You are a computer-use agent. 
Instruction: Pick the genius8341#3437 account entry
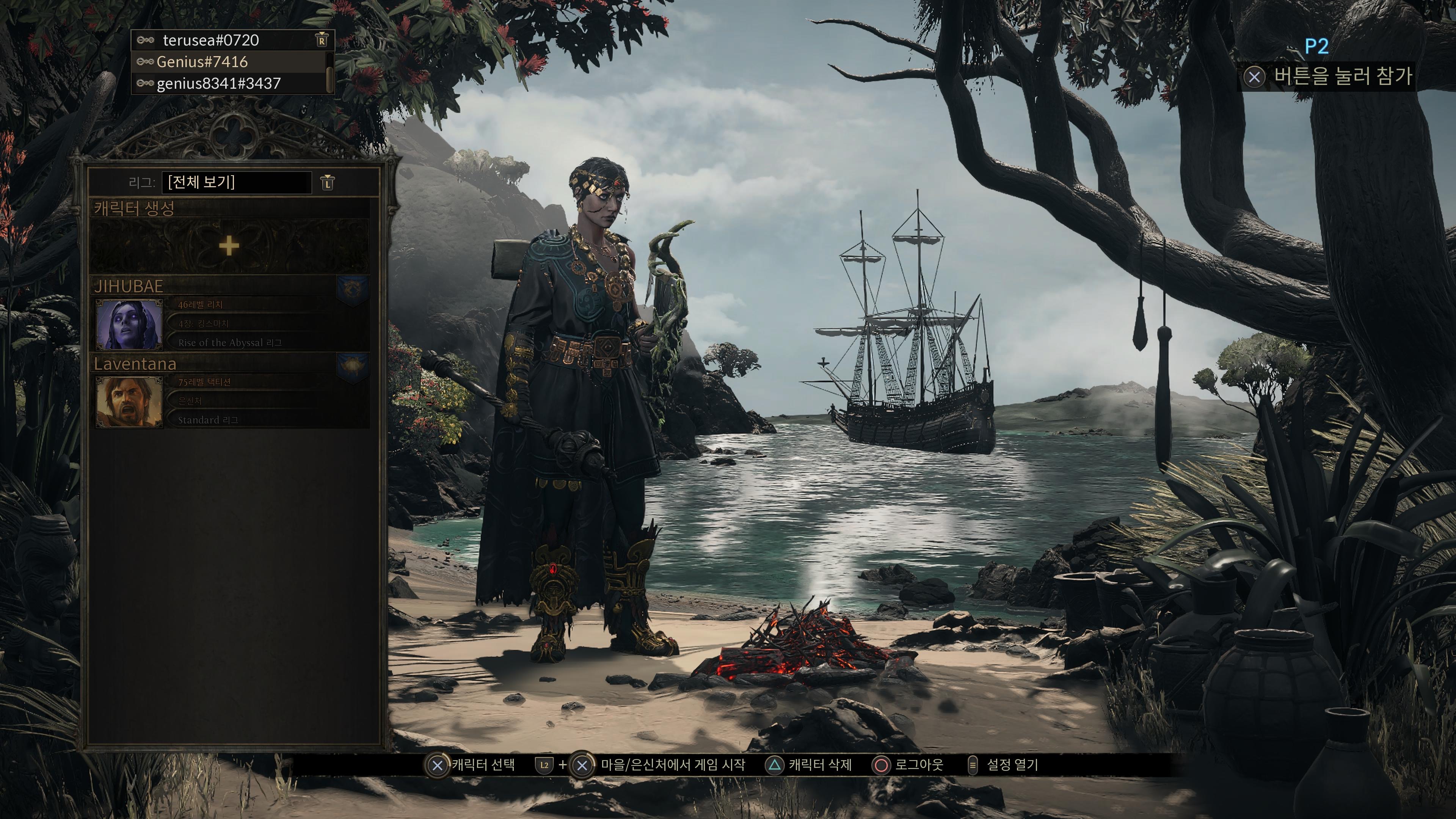tap(218, 84)
